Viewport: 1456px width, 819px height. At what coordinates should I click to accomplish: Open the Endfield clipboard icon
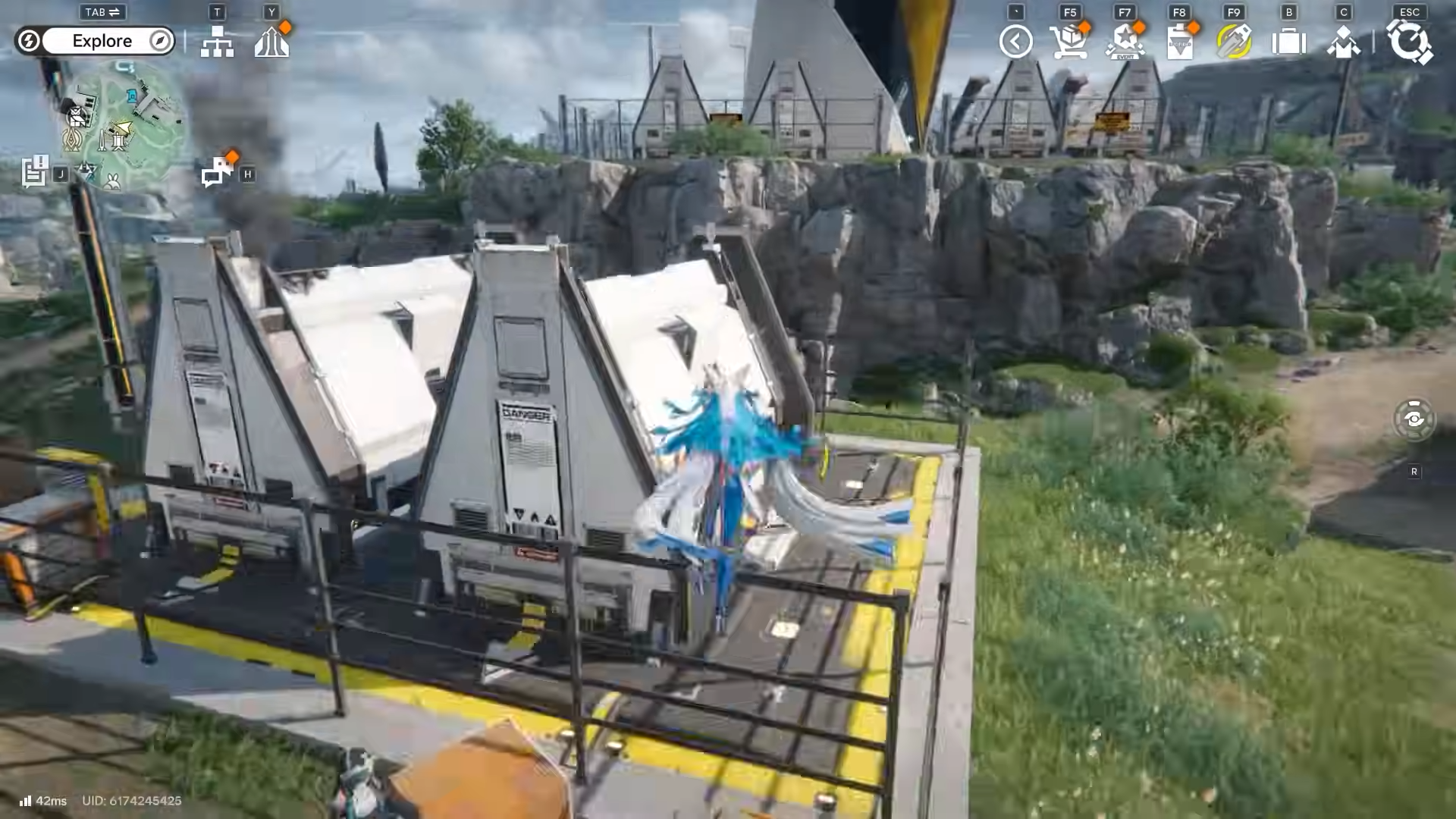[x=1180, y=42]
